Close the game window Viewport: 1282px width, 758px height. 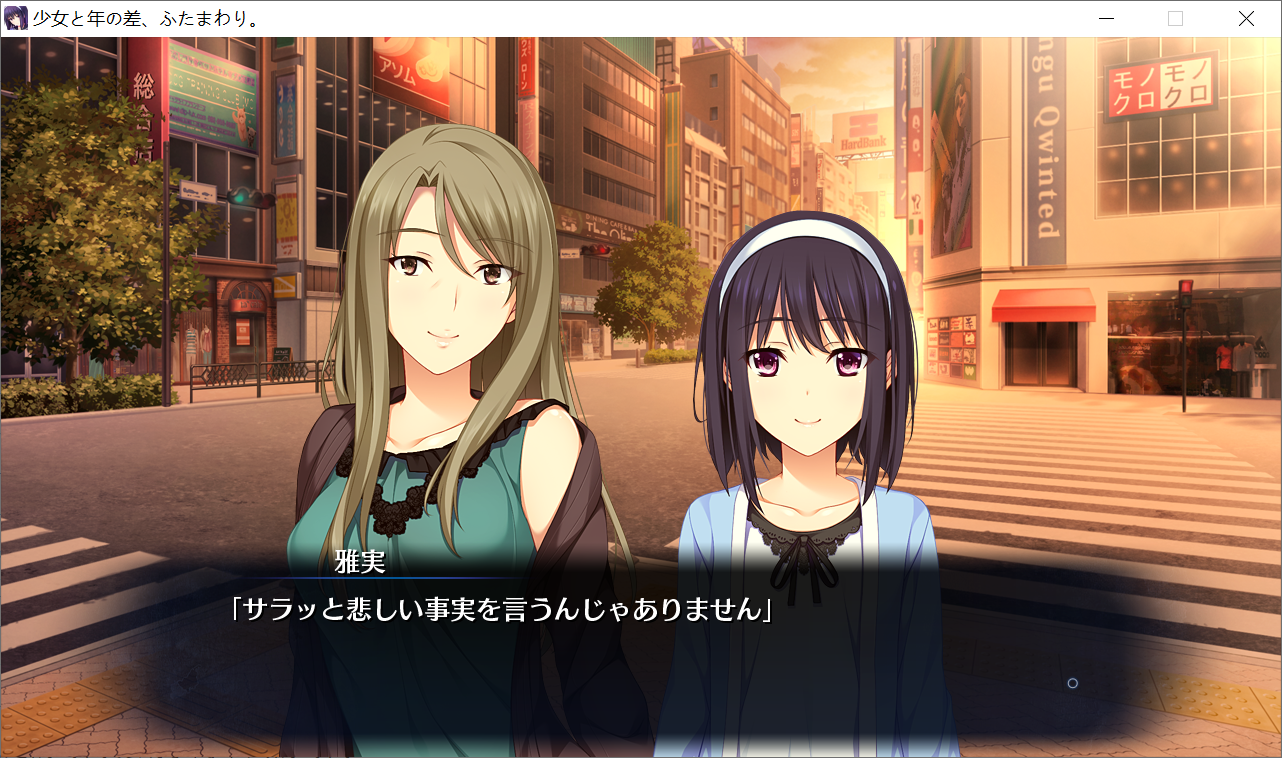click(1246, 19)
